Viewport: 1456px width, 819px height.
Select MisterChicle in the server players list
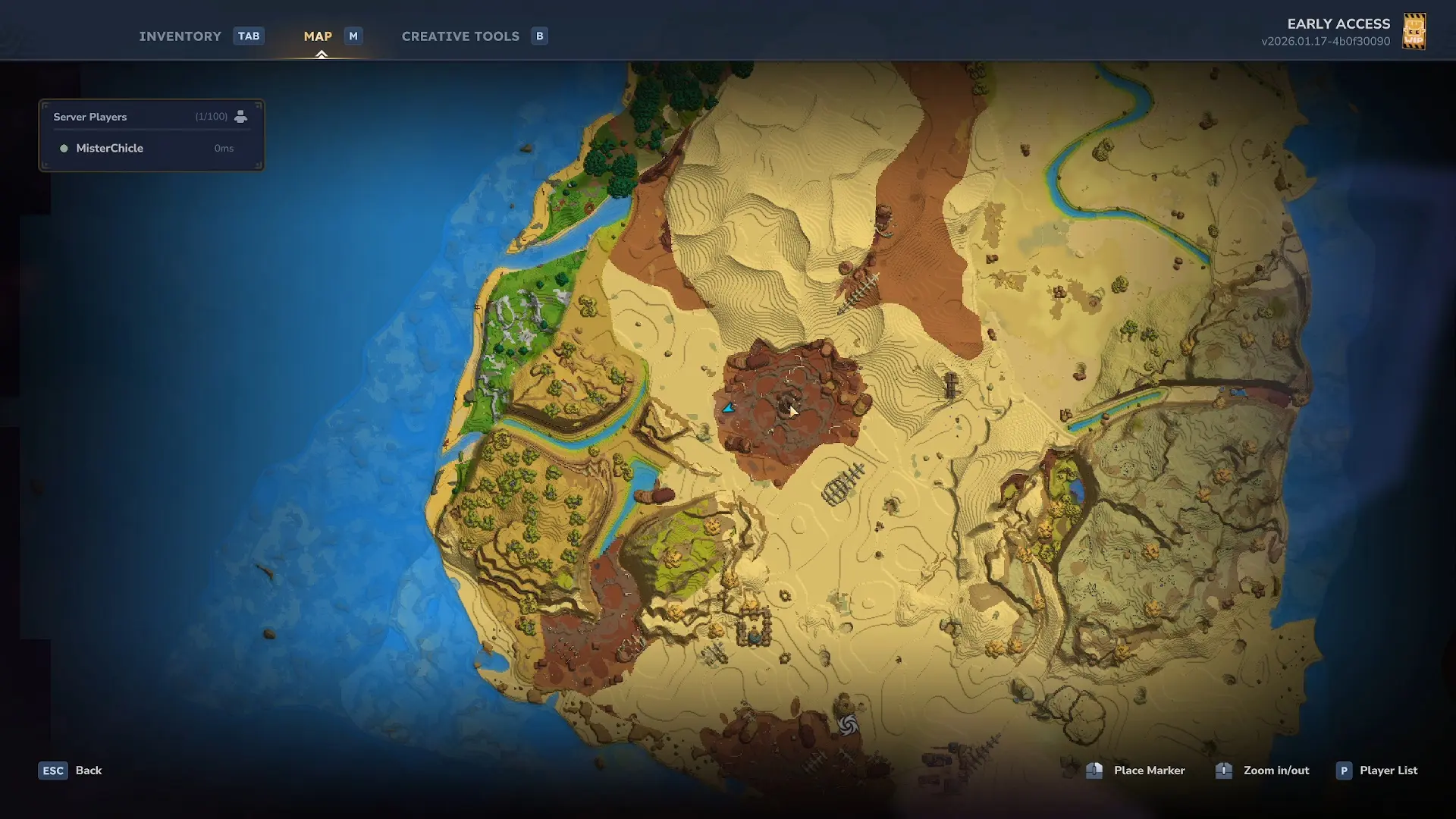click(109, 149)
